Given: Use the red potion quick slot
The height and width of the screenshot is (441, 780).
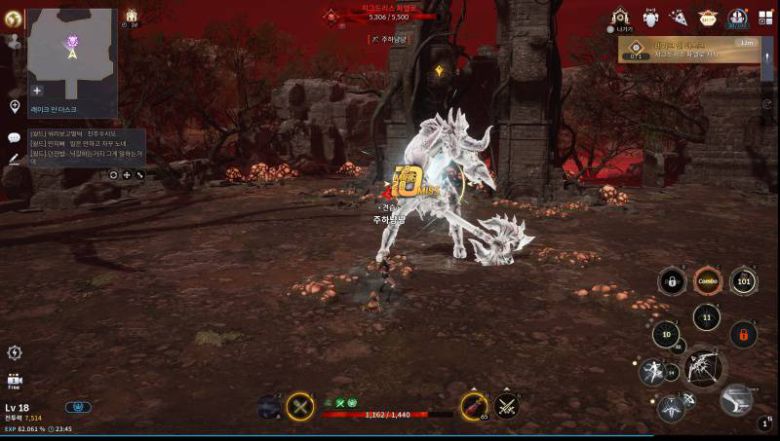Looking at the screenshot, I should [473, 406].
